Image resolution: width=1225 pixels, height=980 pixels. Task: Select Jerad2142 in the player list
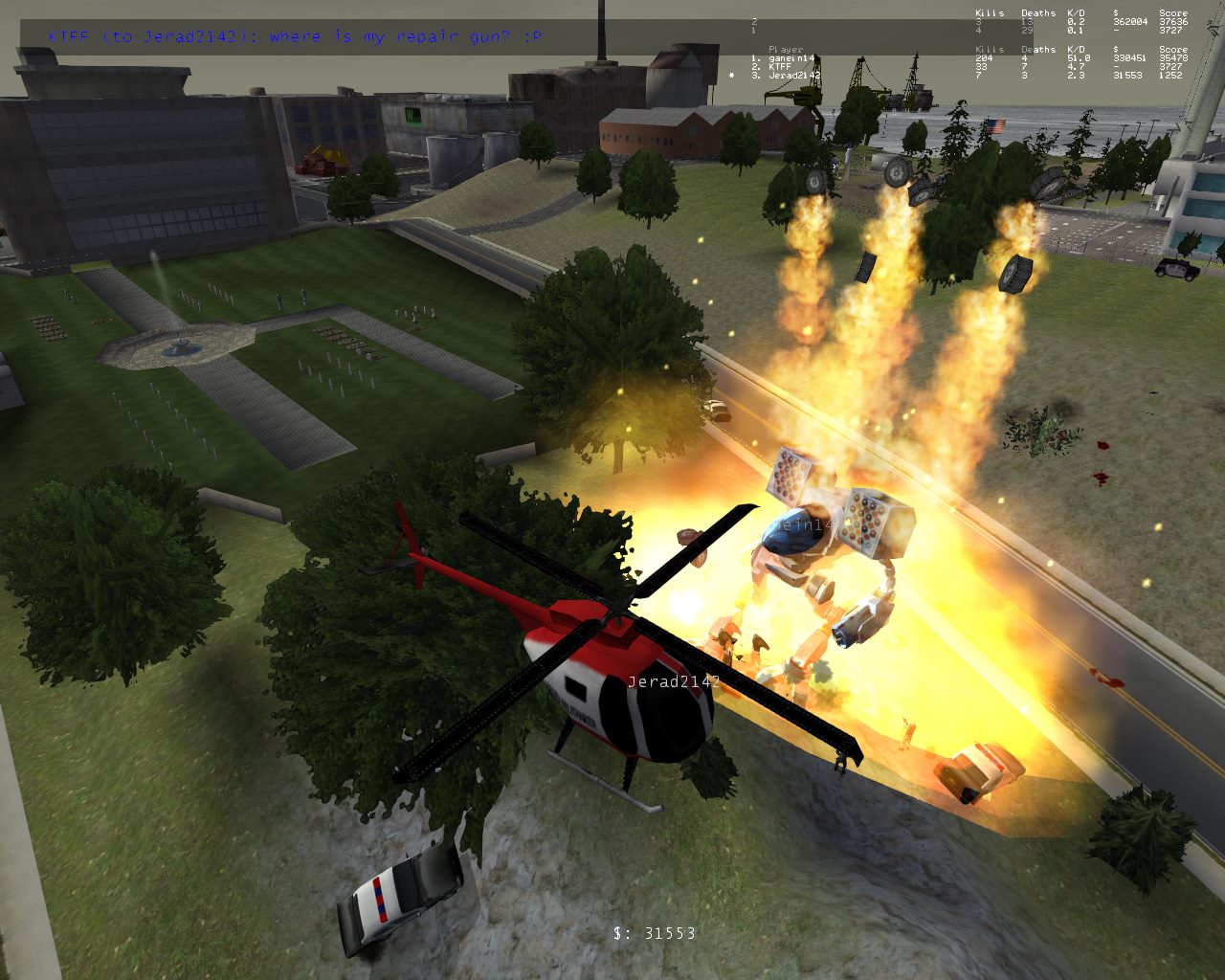(x=794, y=76)
